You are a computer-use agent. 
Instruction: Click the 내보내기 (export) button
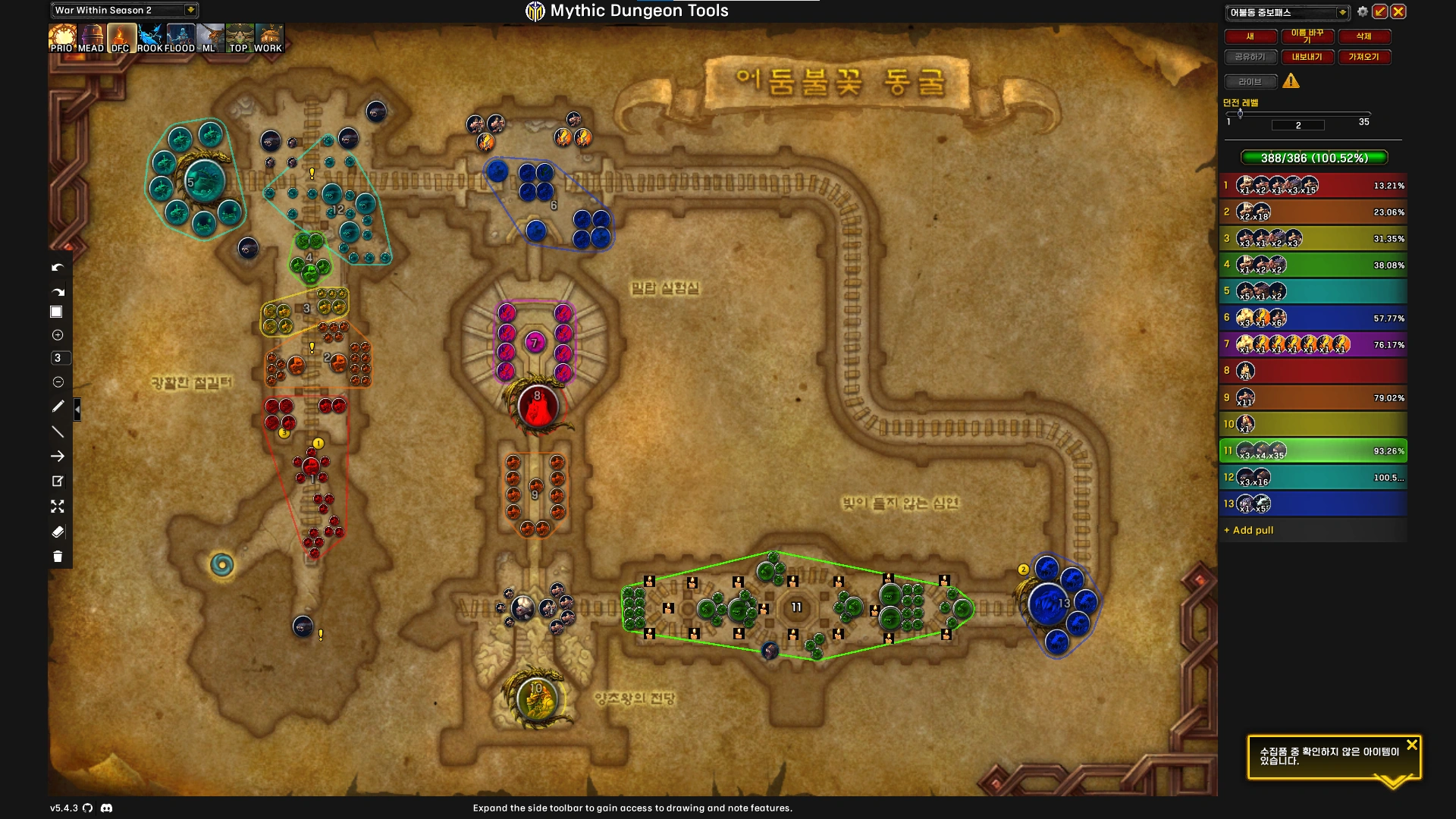pos(1307,57)
